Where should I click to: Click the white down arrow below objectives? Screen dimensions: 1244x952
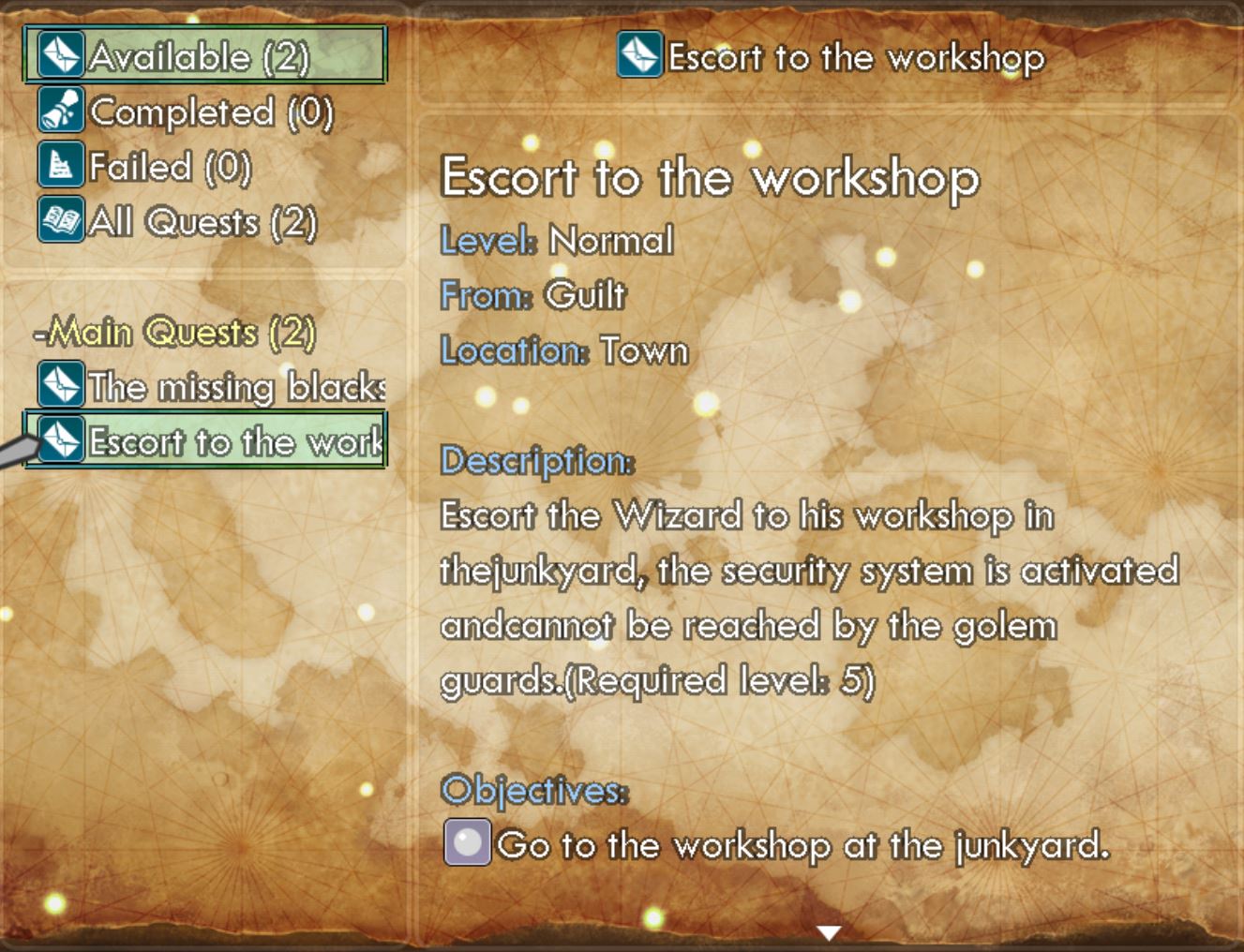click(829, 932)
